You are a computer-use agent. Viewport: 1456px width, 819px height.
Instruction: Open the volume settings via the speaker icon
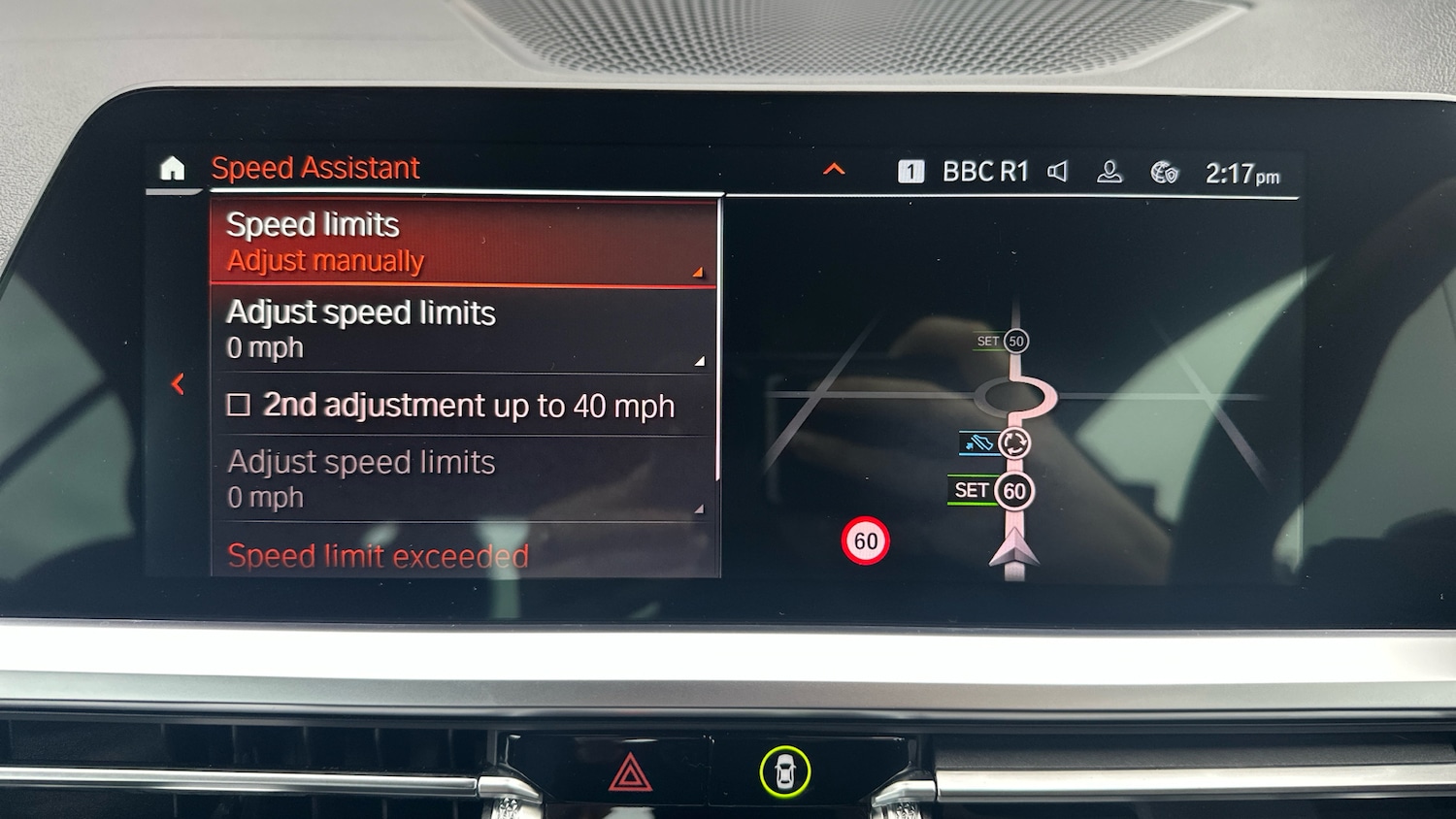point(1057,172)
